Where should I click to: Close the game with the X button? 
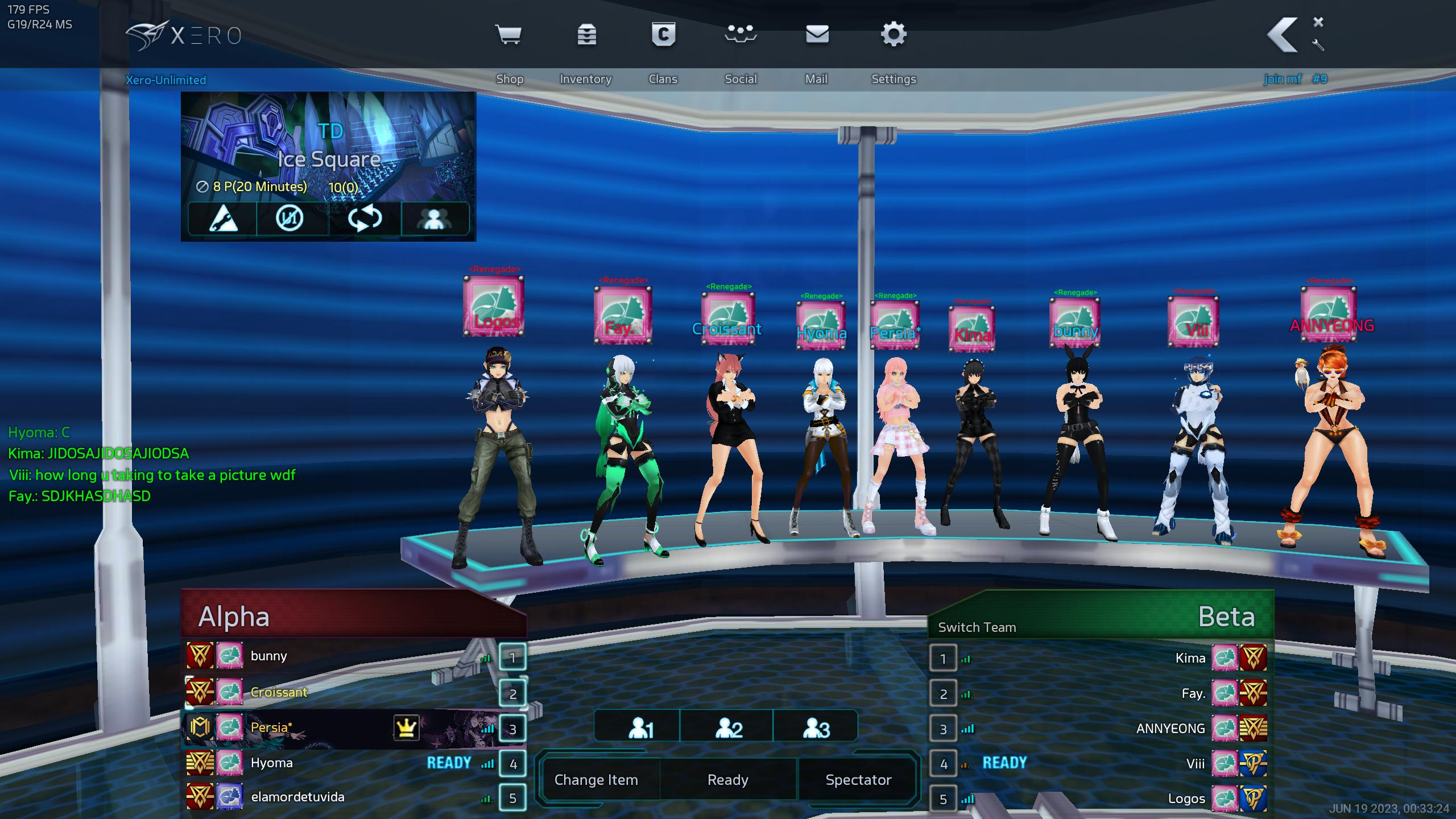click(x=1318, y=22)
